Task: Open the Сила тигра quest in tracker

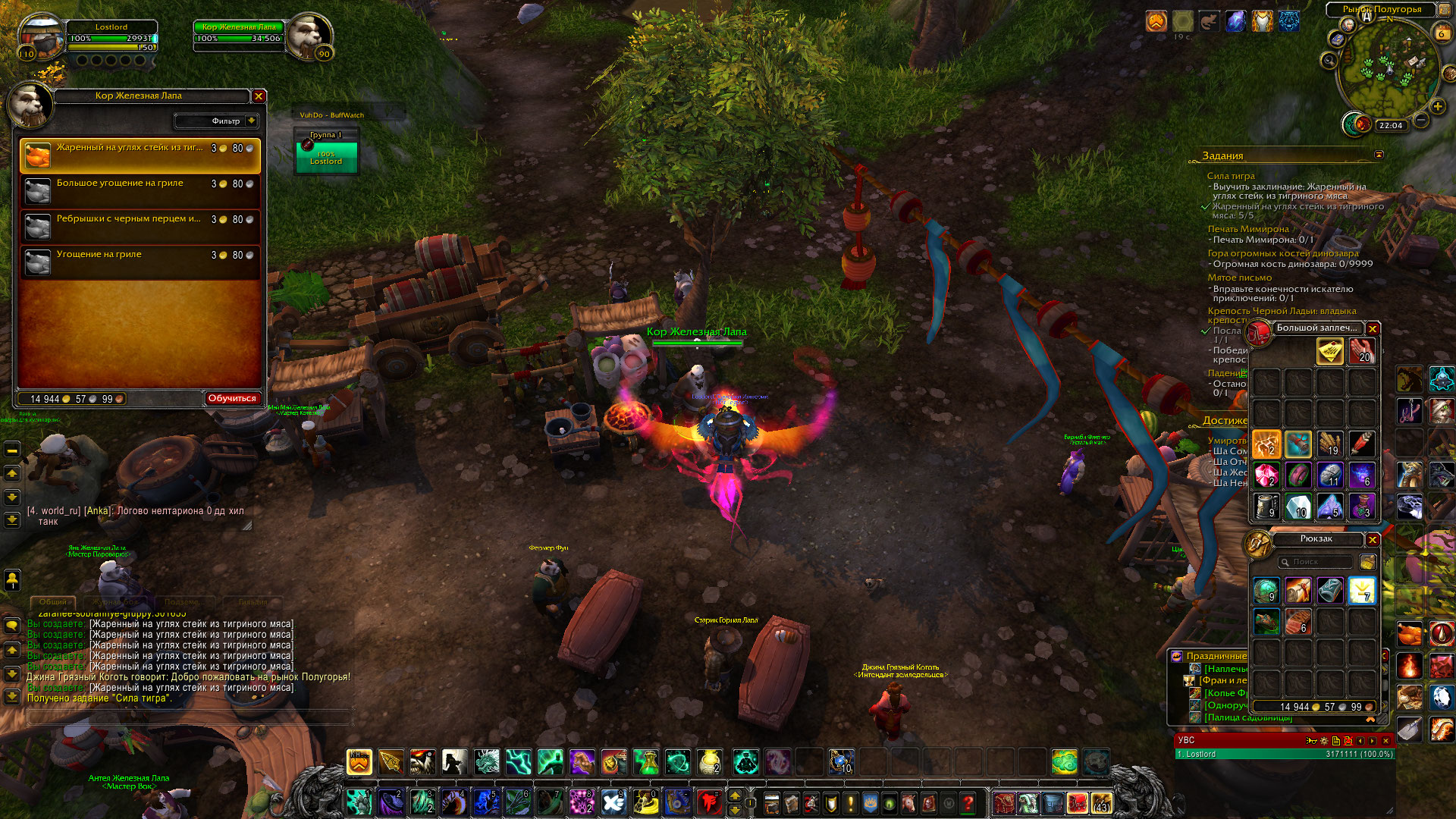Action: 1231,176
